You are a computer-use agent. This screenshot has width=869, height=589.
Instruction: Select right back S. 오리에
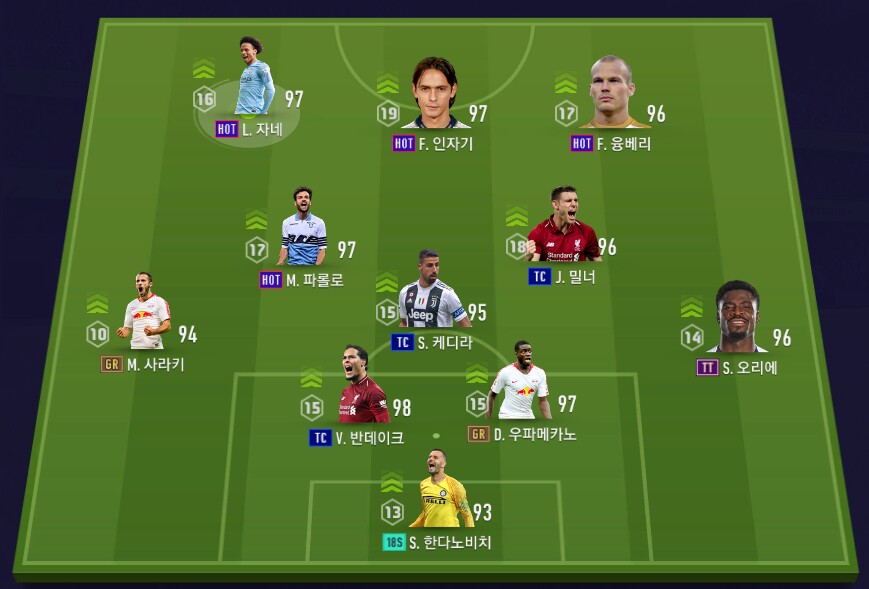[x=737, y=319]
